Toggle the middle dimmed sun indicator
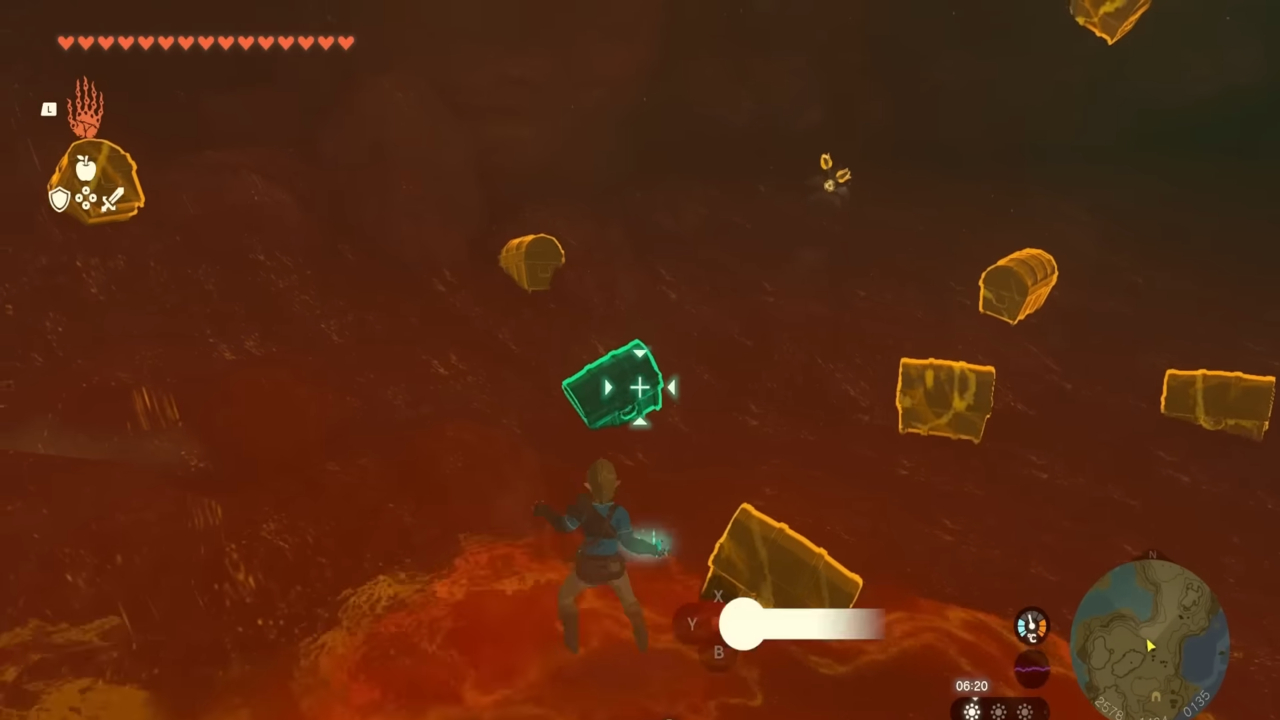This screenshot has height=720, width=1280. 997,711
